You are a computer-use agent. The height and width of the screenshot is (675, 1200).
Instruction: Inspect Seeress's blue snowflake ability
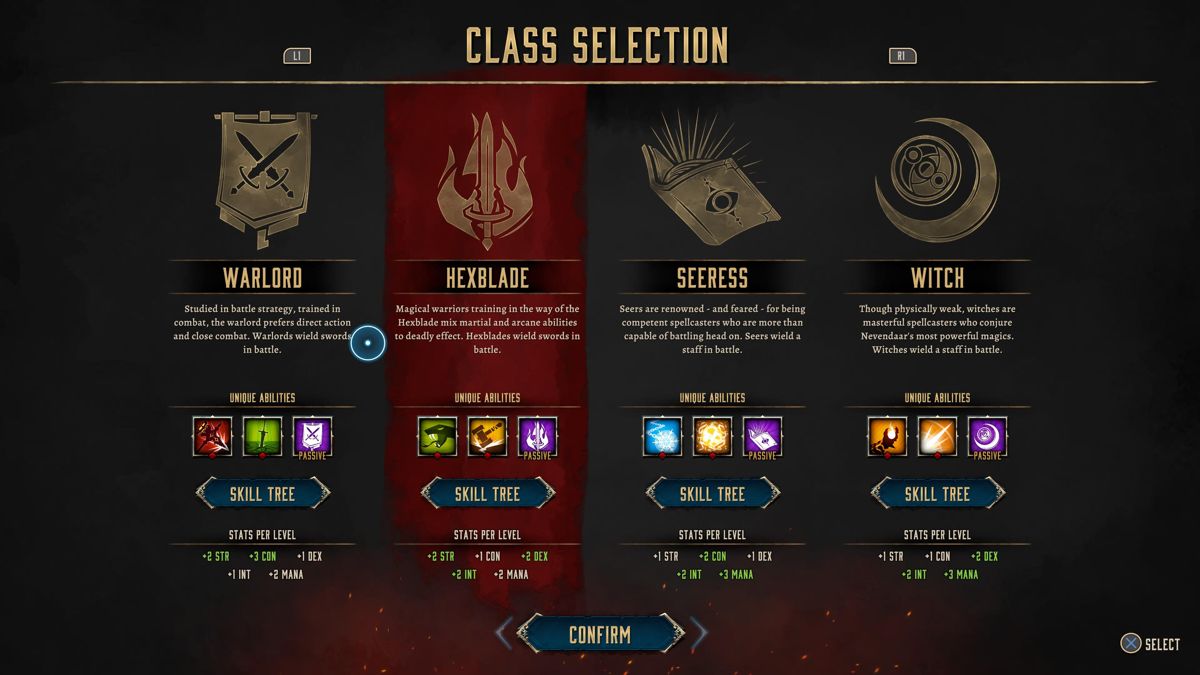coord(662,436)
